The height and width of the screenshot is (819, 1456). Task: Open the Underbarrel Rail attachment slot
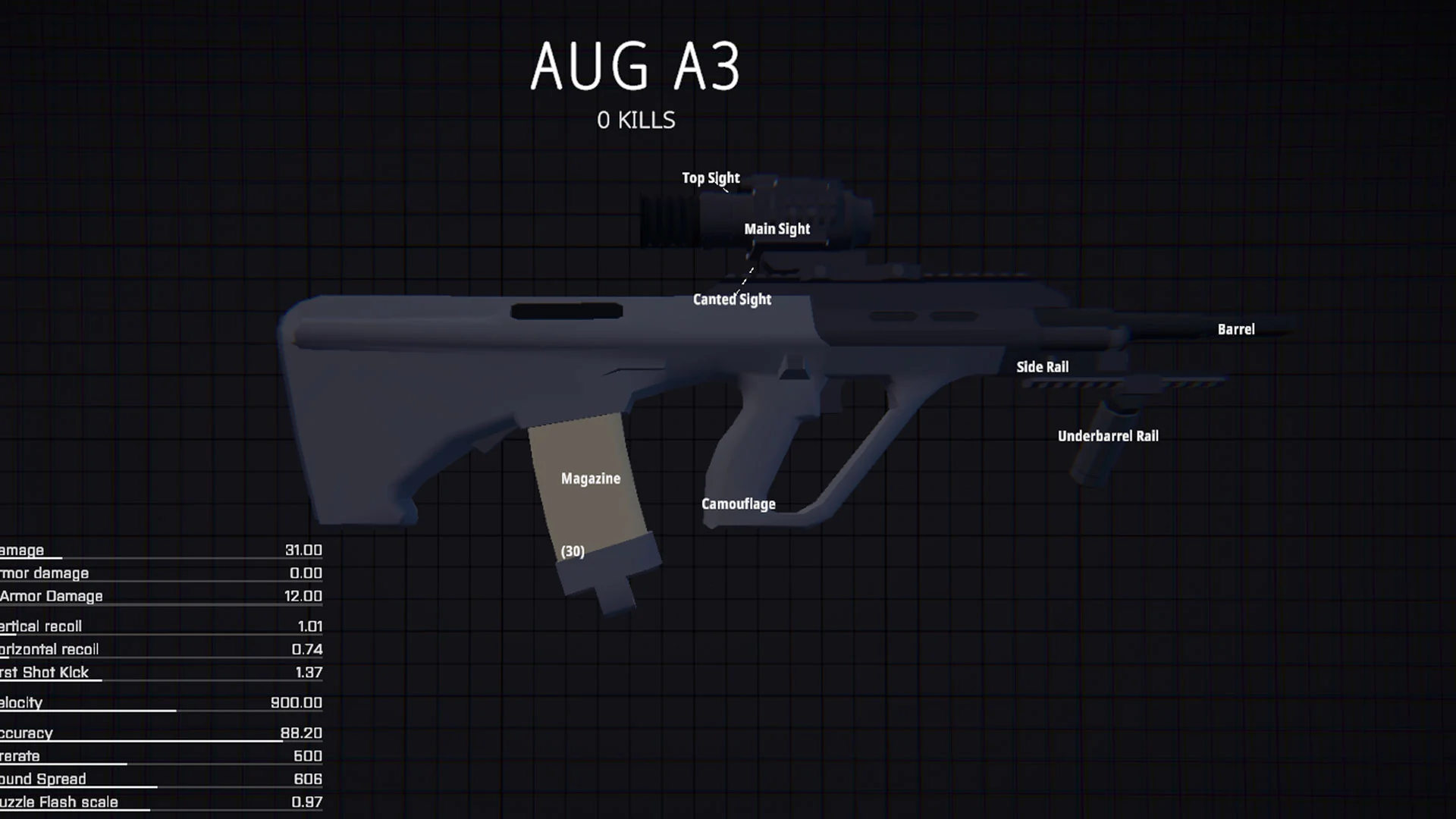click(1109, 435)
